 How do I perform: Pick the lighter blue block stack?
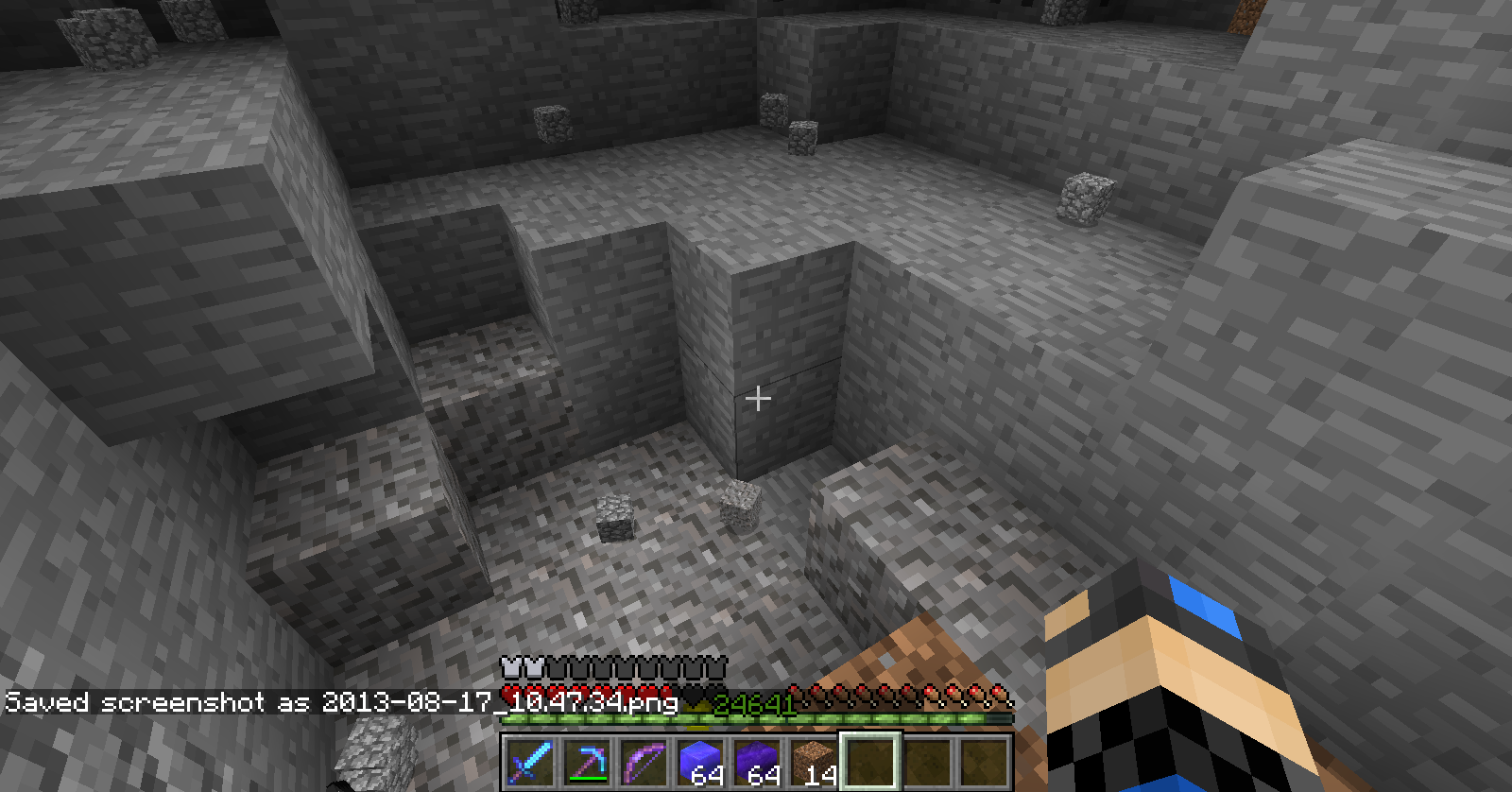click(x=700, y=762)
